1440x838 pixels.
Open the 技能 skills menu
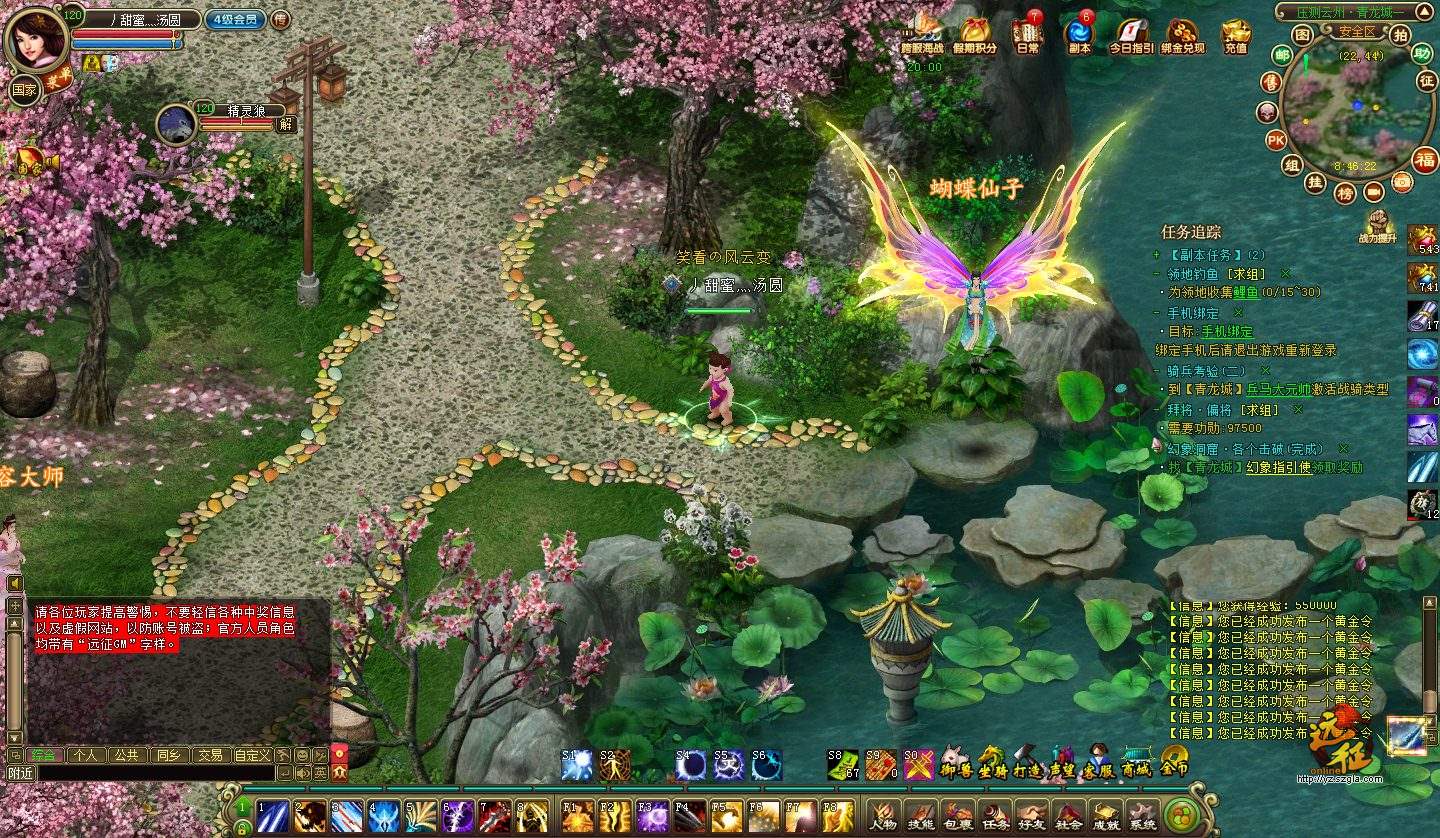(920, 815)
